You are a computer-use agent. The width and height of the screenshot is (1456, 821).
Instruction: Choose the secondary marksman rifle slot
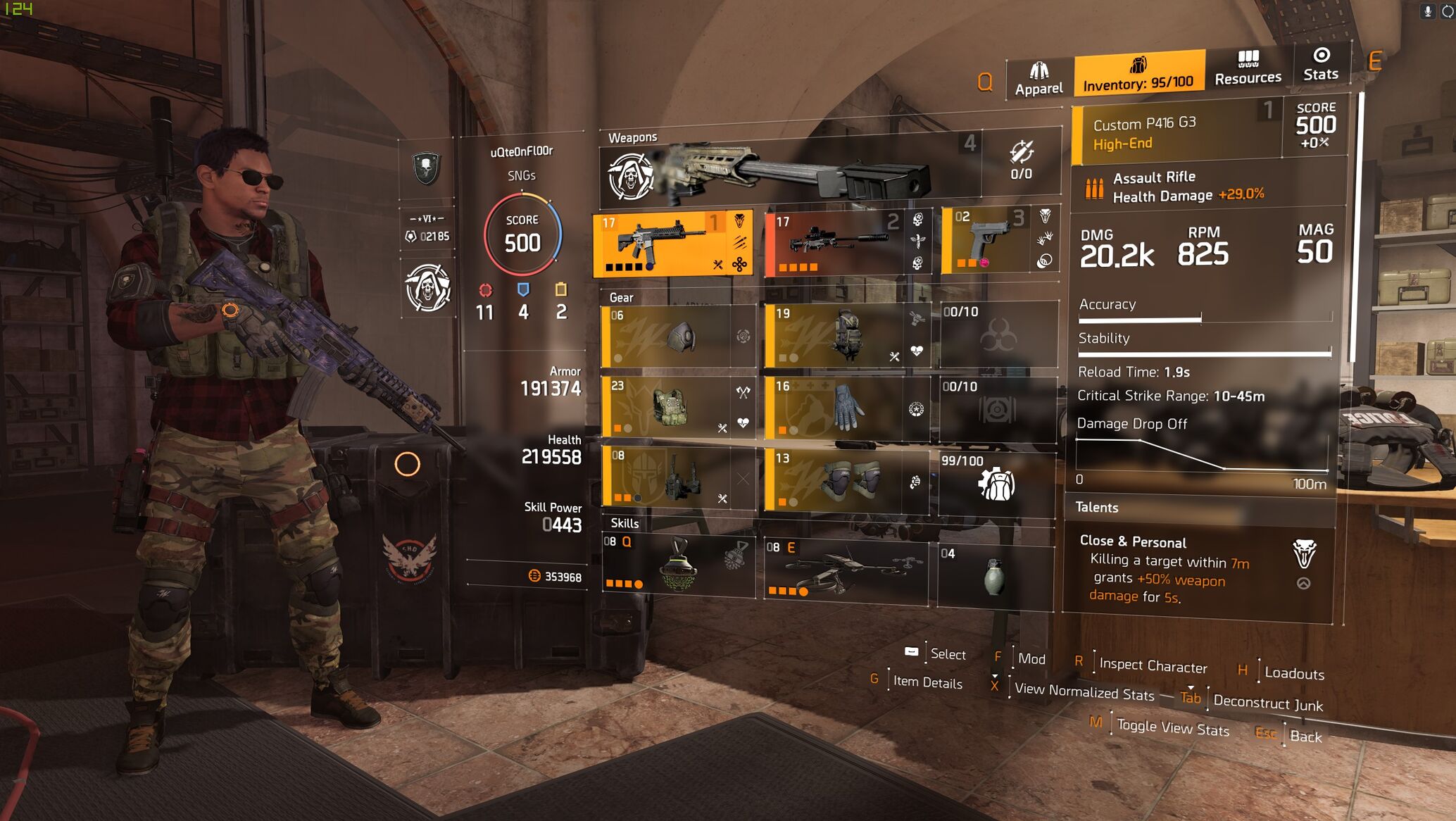point(847,244)
